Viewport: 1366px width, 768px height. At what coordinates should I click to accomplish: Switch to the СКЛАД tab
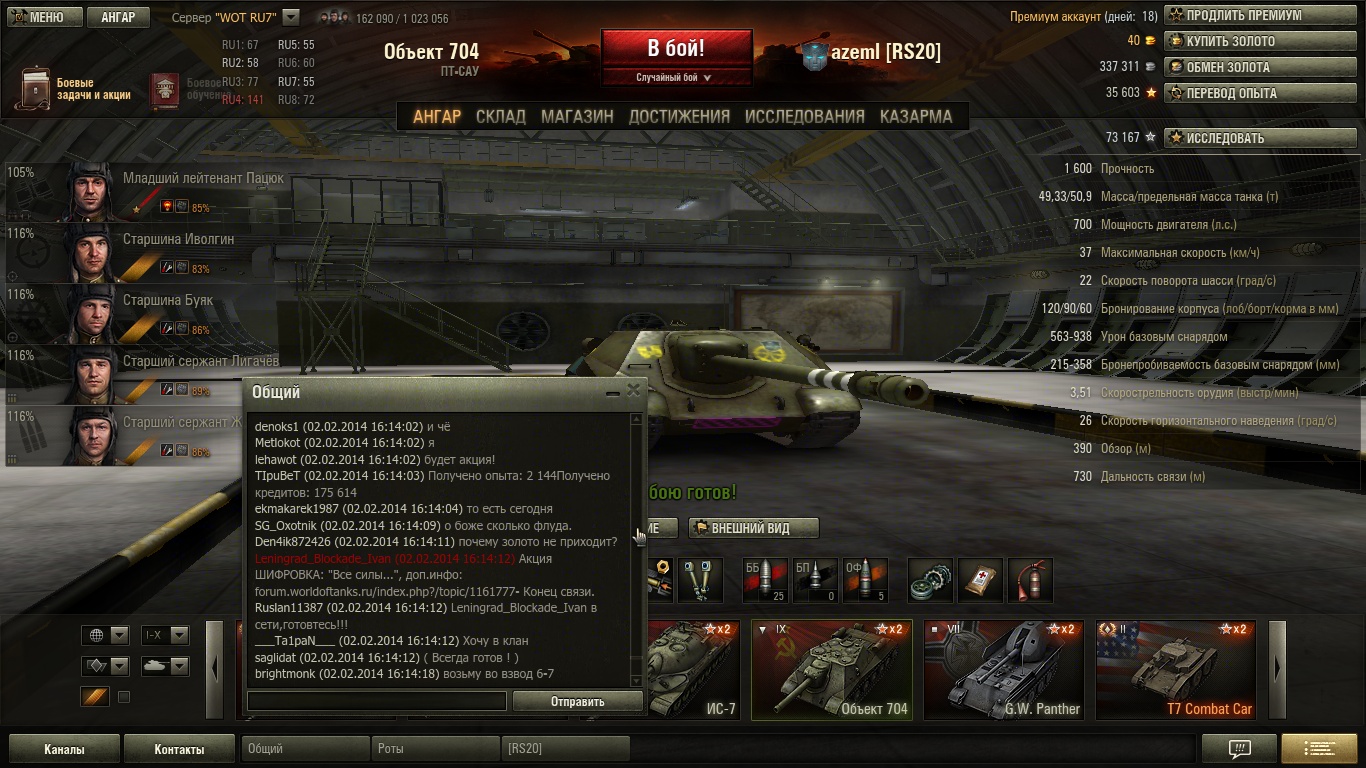(500, 116)
